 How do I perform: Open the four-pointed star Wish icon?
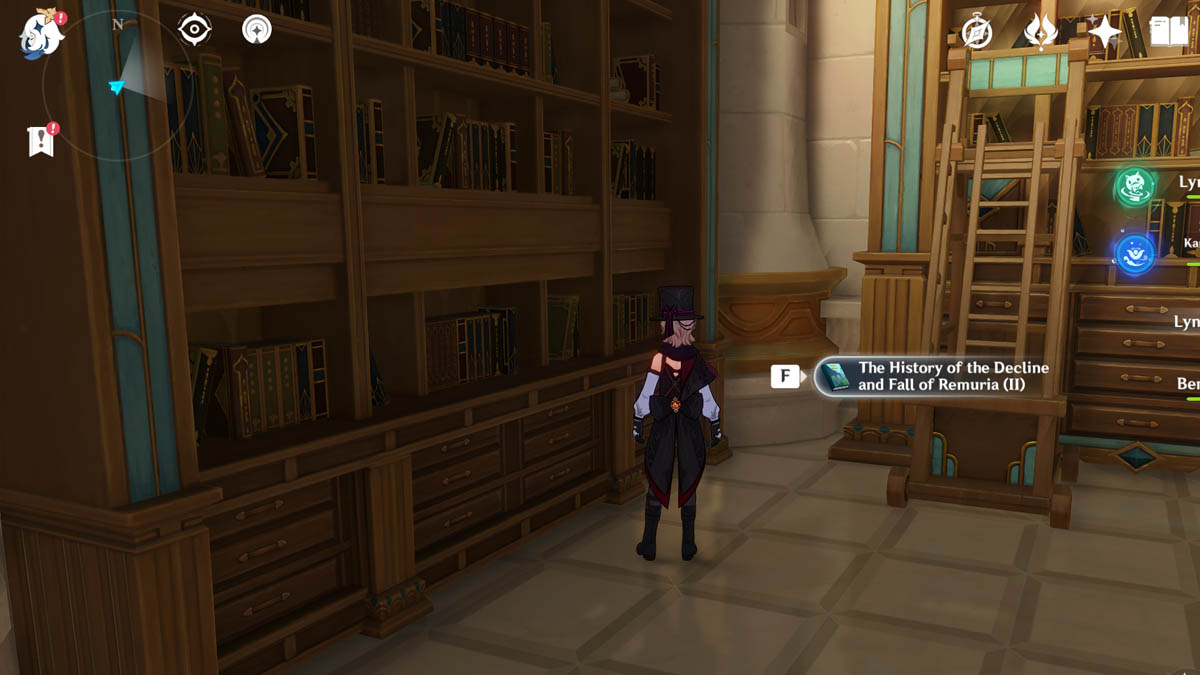(1104, 32)
